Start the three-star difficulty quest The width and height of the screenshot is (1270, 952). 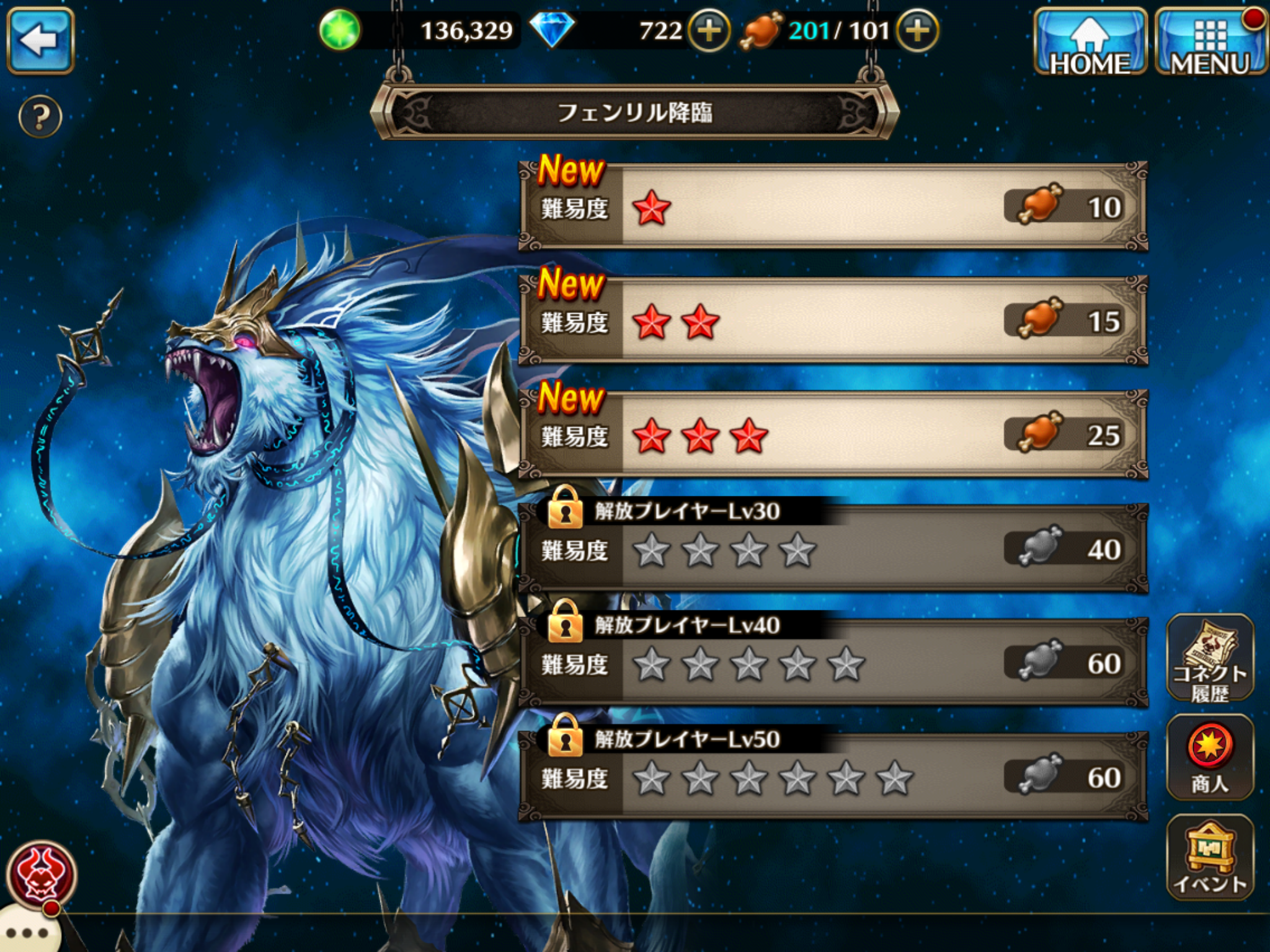pyautogui.click(x=833, y=435)
